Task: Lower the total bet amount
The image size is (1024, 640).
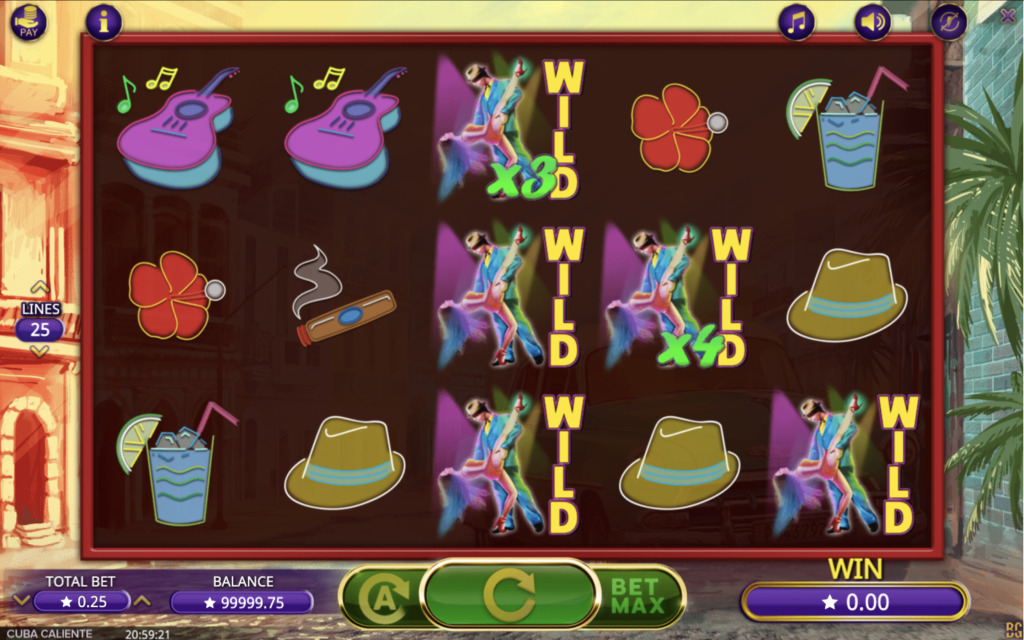Action: [20, 600]
